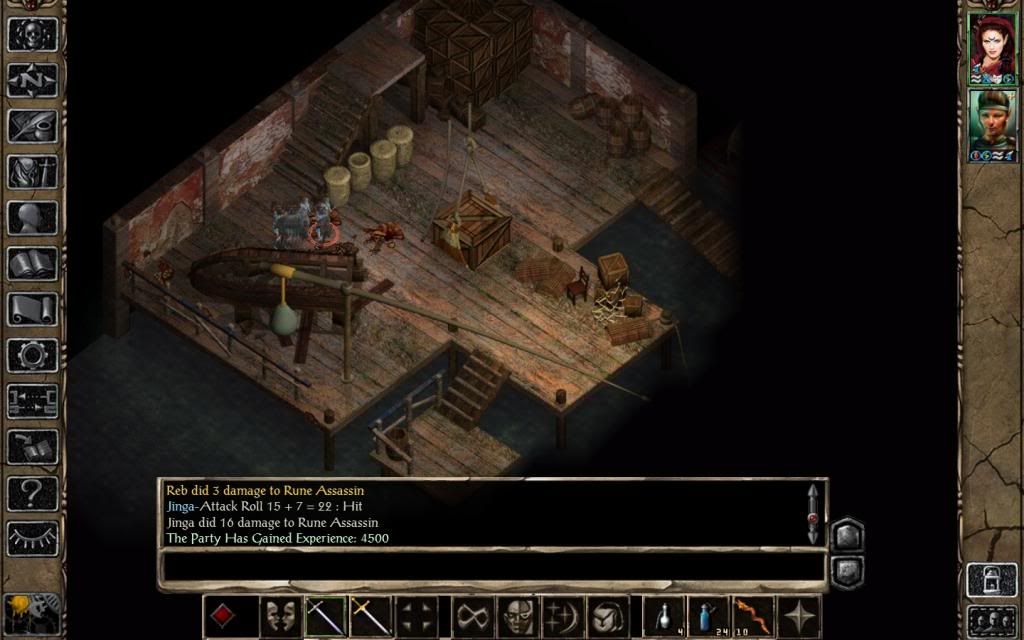Open the mage spellbook button
The height and width of the screenshot is (640, 1024).
pyautogui.click(x=32, y=263)
